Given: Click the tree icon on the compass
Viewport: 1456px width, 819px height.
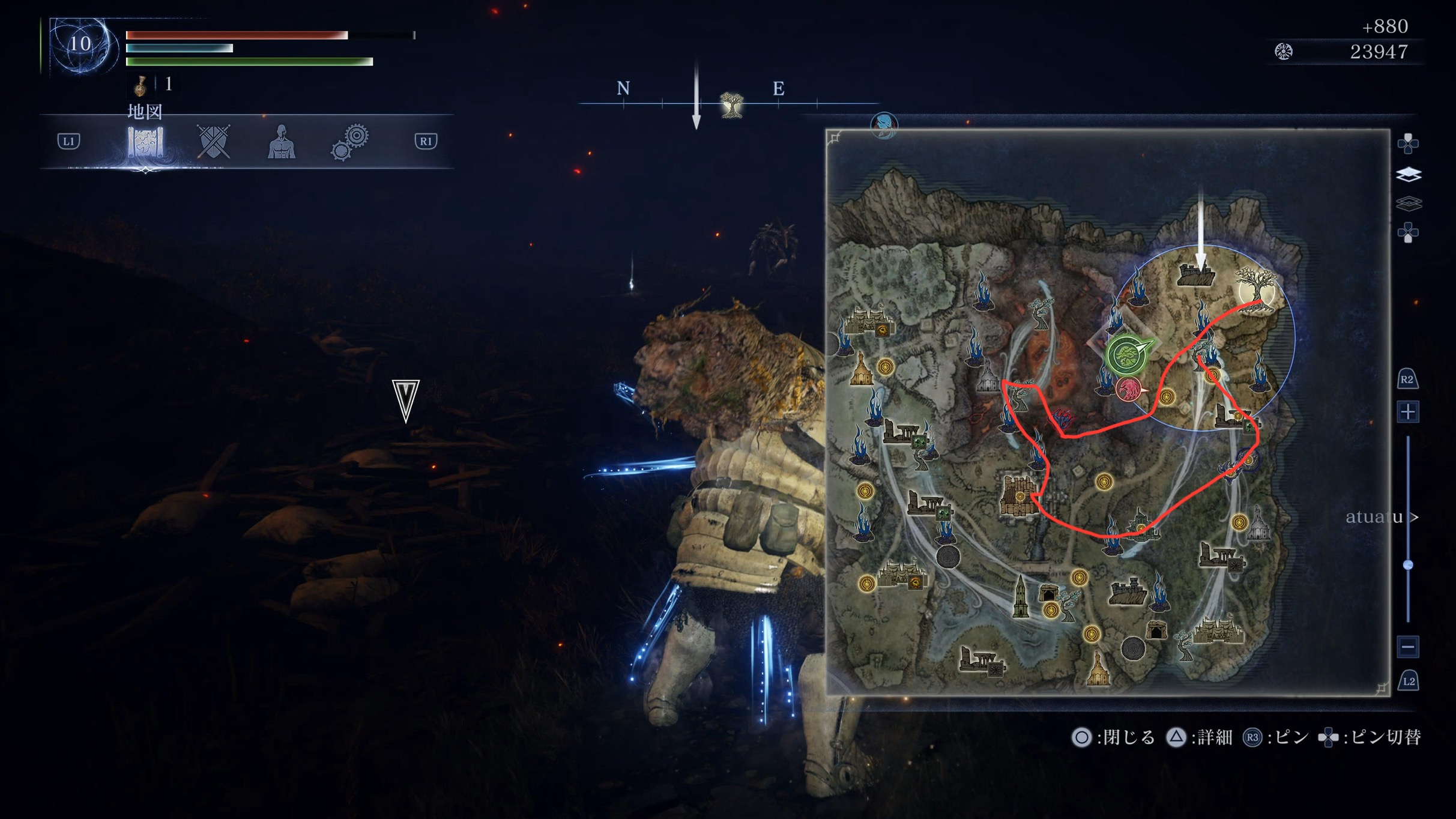Looking at the screenshot, I should click(x=731, y=104).
